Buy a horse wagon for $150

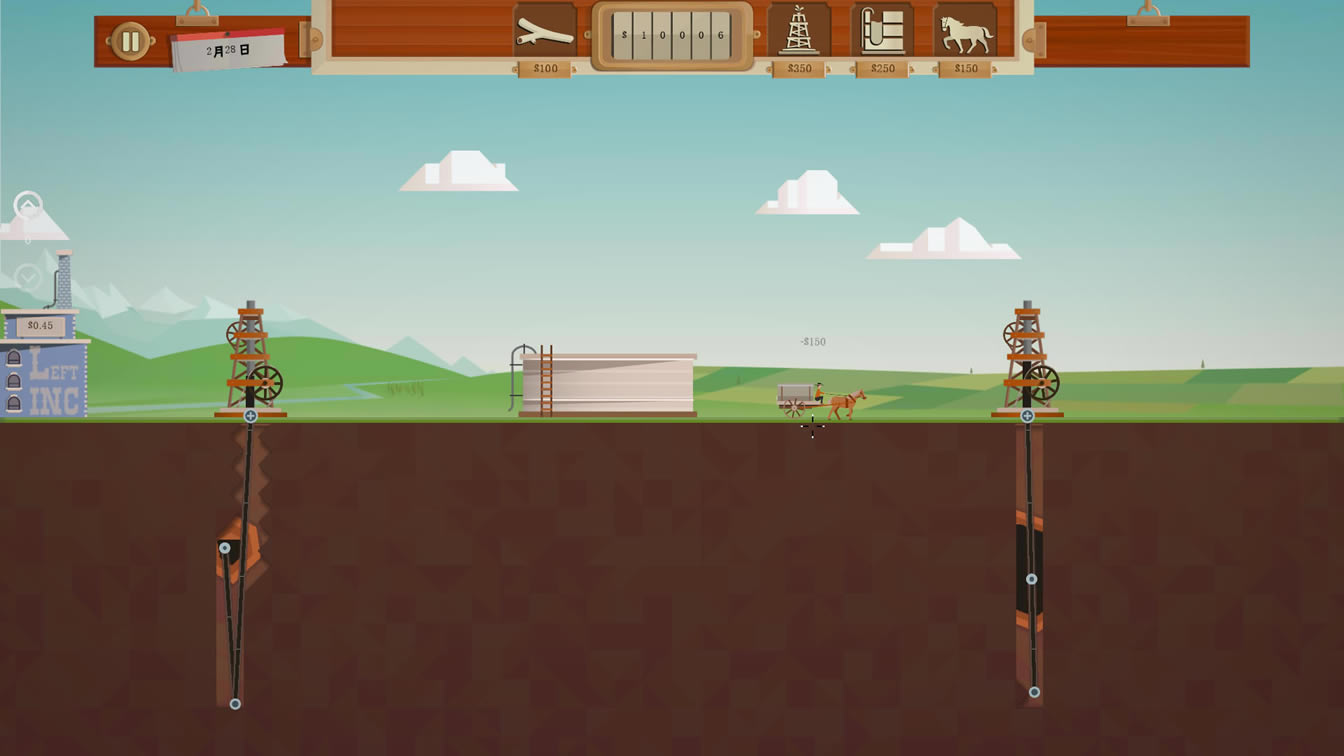pyautogui.click(x=965, y=34)
